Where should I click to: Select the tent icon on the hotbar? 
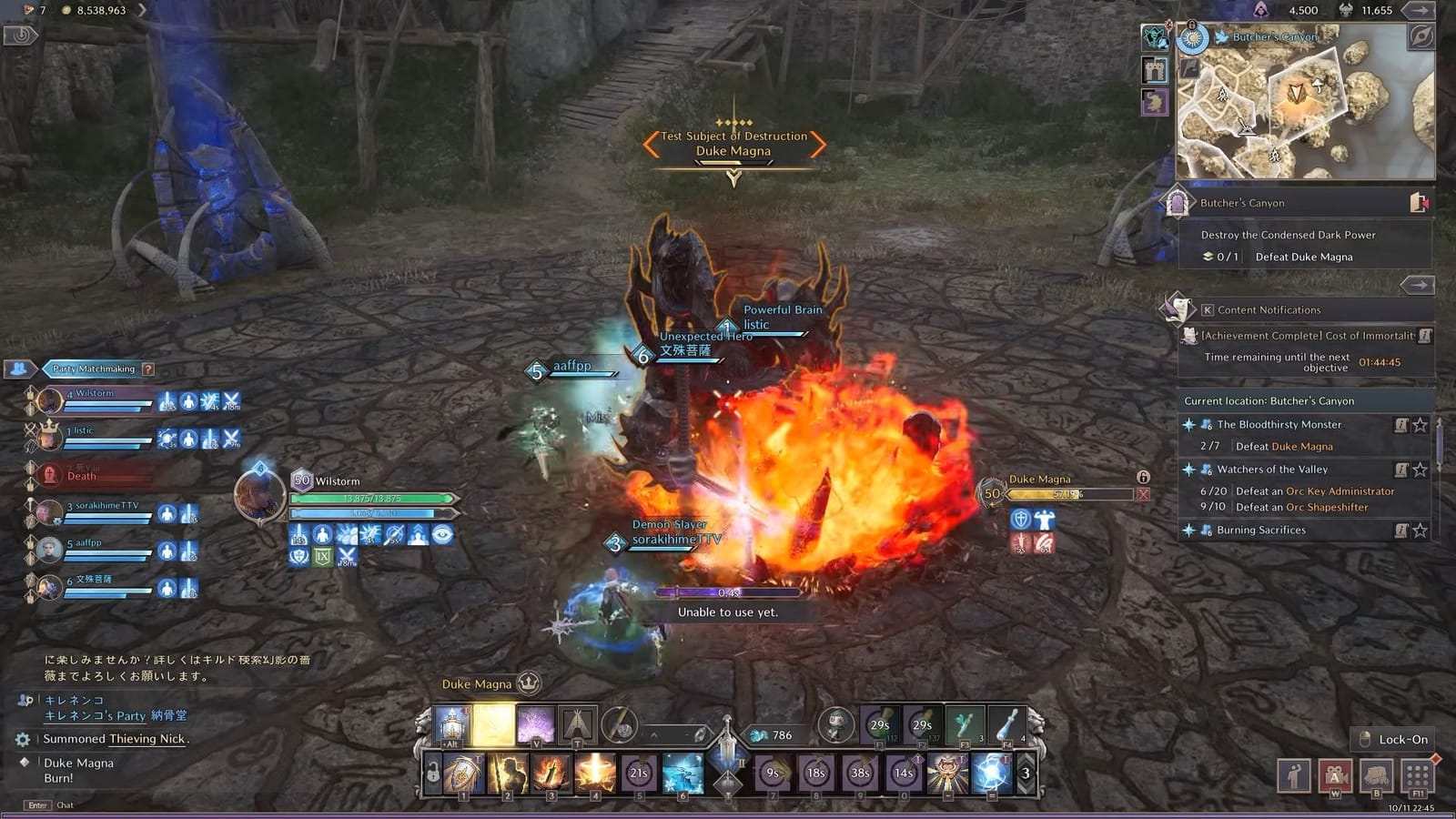pyautogui.click(x=577, y=724)
